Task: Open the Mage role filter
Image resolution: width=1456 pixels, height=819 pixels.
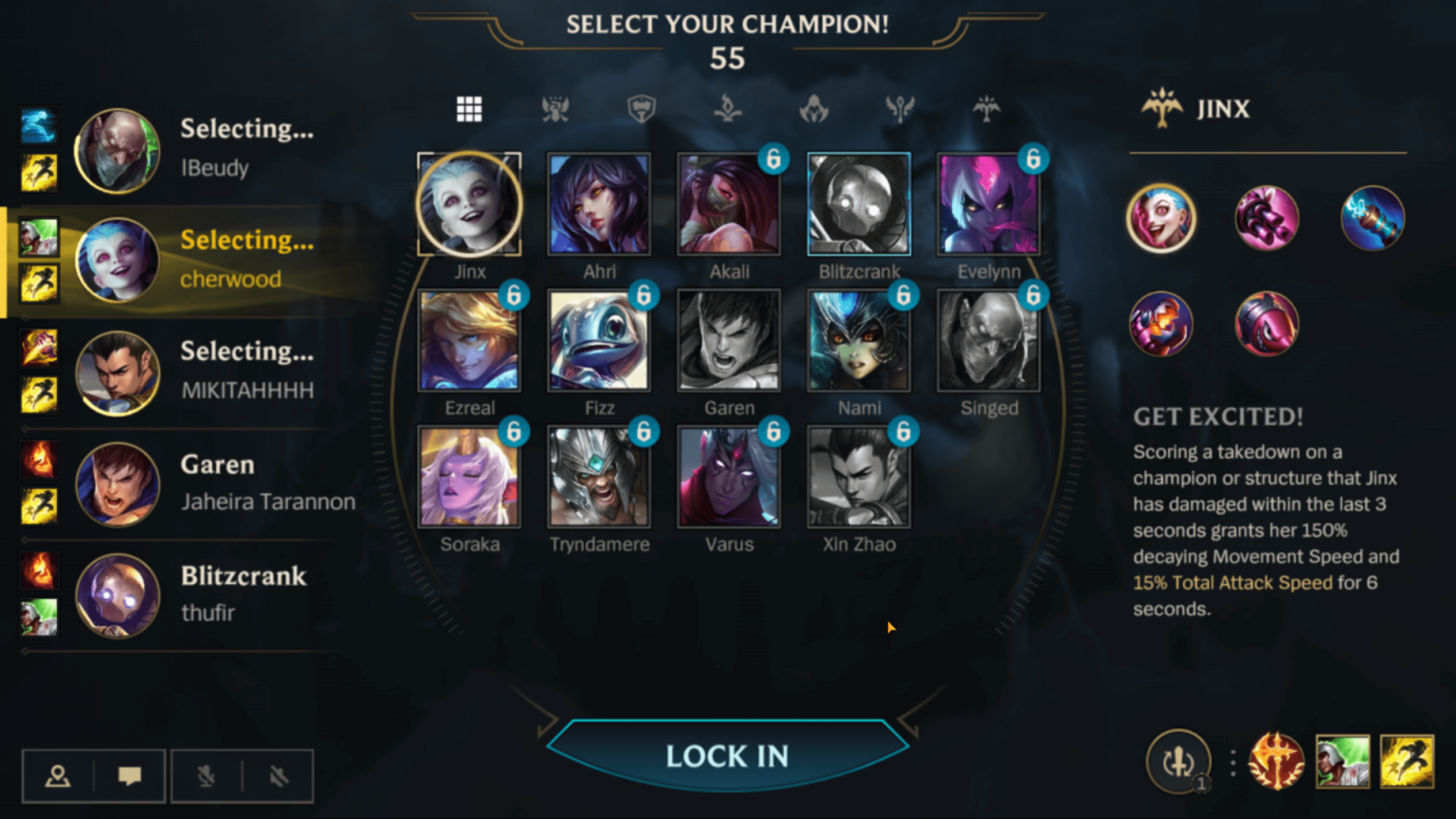Action: pos(726,109)
